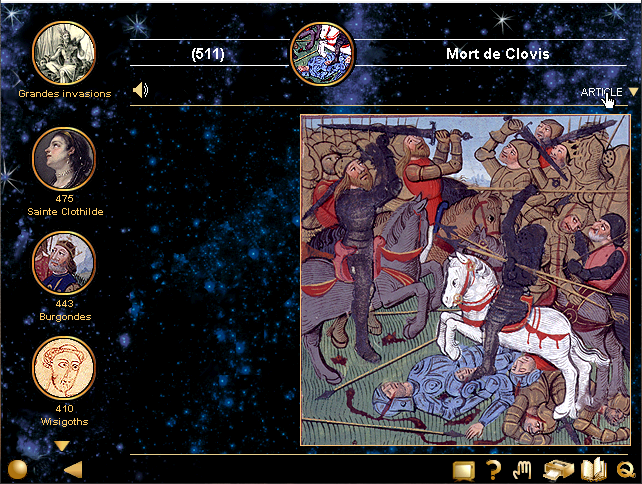
Task: Enlarge the battle scene illustration
Action: [x=466, y=280]
